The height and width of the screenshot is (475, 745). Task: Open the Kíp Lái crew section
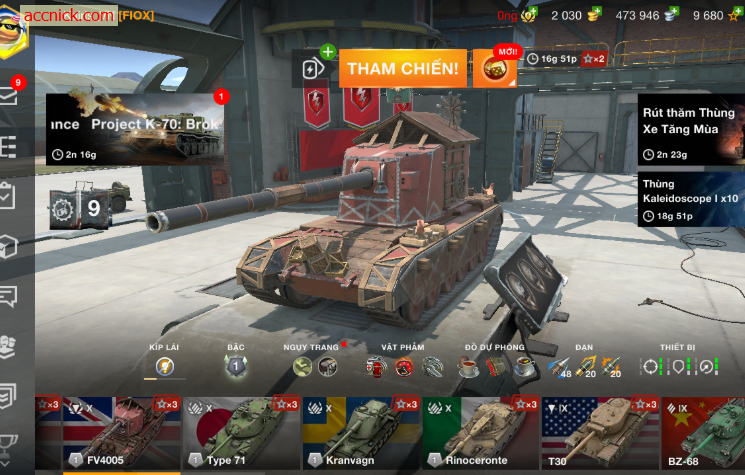pos(165,367)
